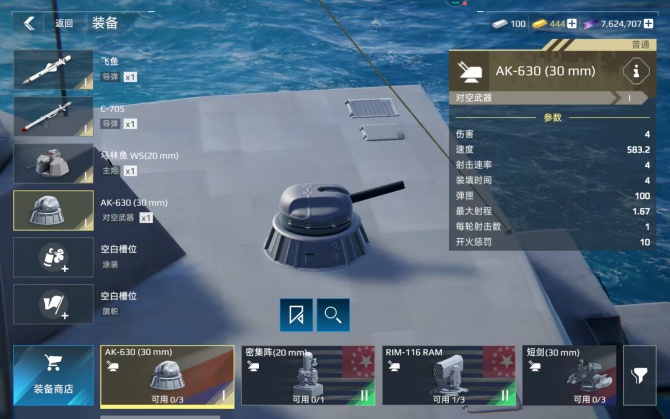Pick the 短剑 (30 mm) weapon card

(570, 375)
